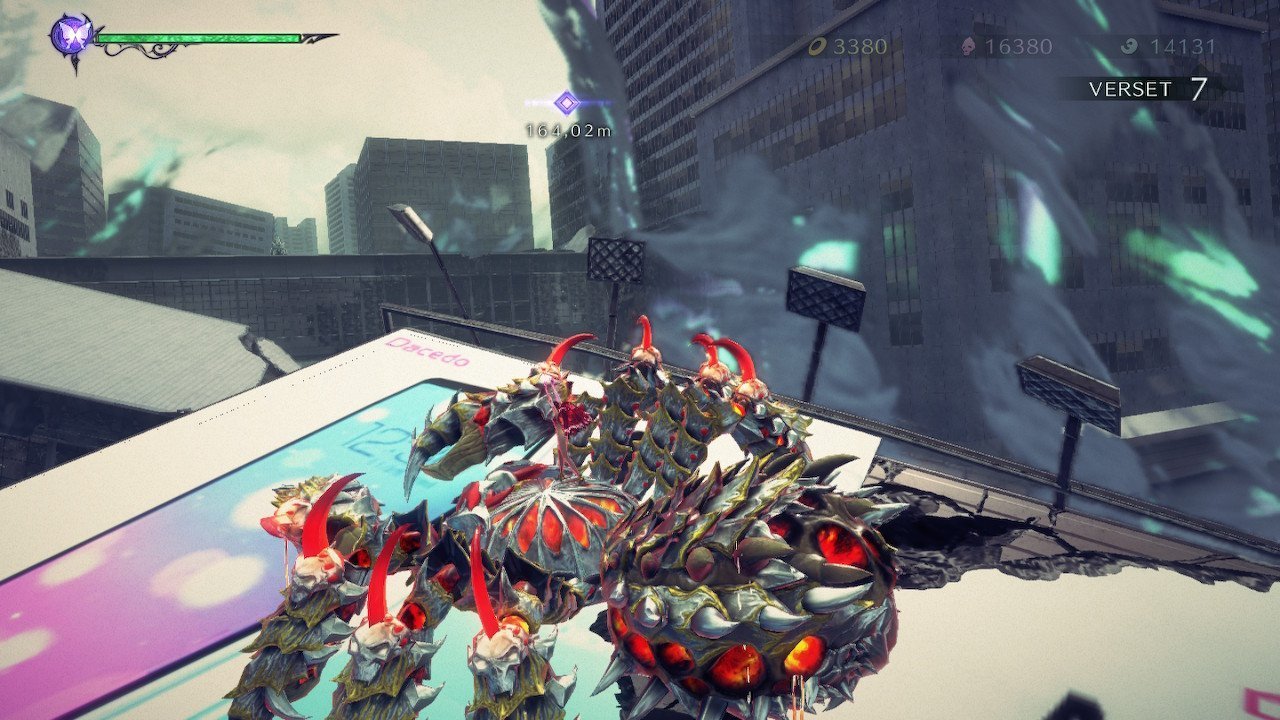Select the purple diamond objective waypoint marker
The height and width of the screenshot is (720, 1280).
(567, 102)
